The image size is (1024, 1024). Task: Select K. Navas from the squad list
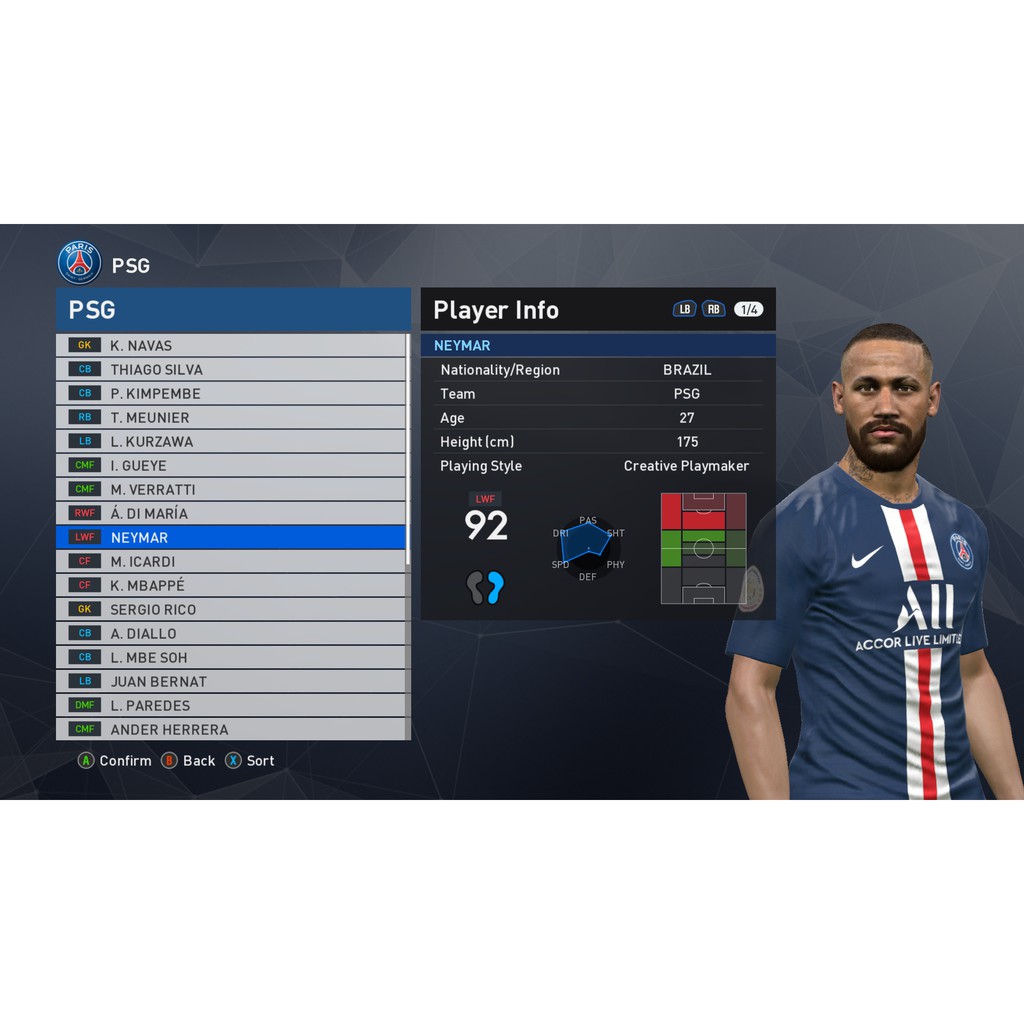click(x=231, y=345)
